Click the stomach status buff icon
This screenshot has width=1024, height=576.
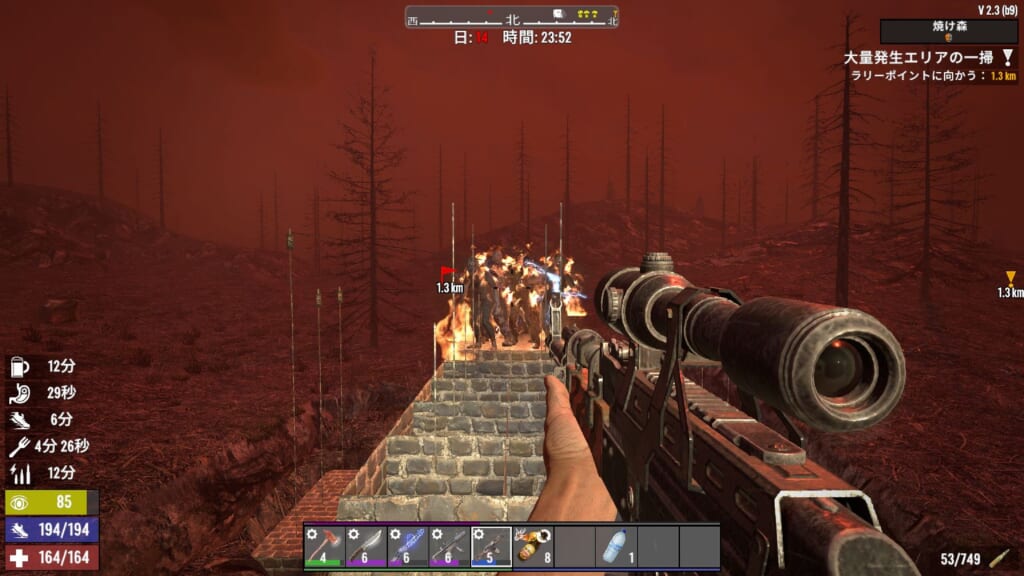[21, 393]
